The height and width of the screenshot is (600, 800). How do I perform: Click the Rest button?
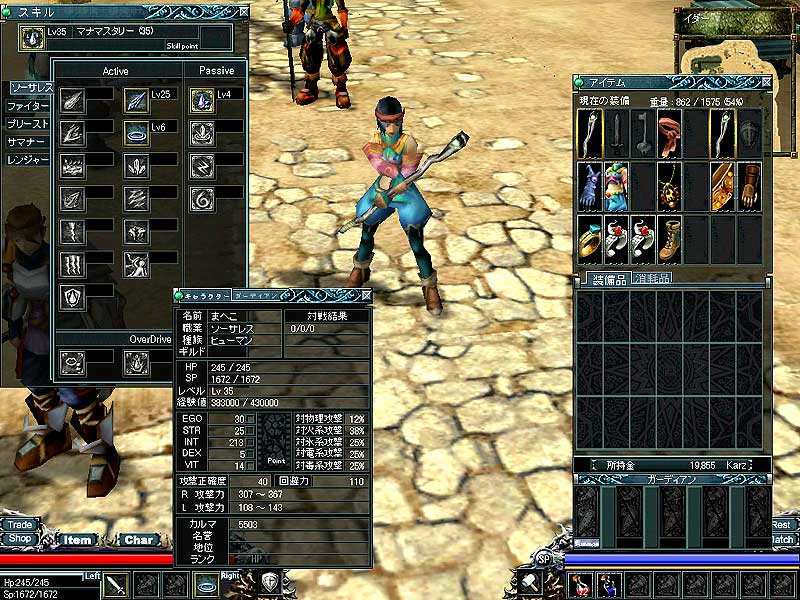[781, 524]
